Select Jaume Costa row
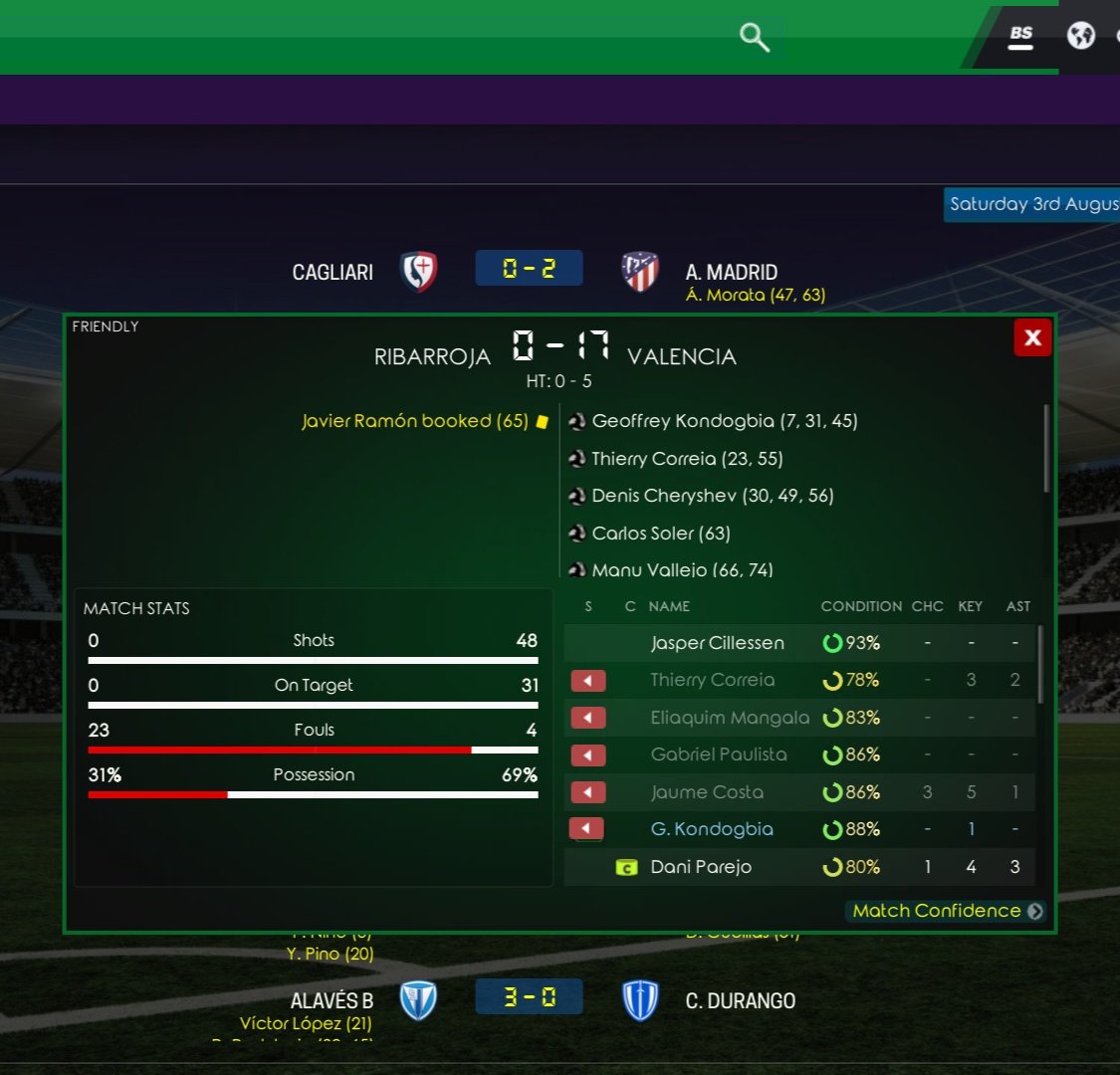This screenshot has height=1075, width=1120. pyautogui.click(x=707, y=792)
